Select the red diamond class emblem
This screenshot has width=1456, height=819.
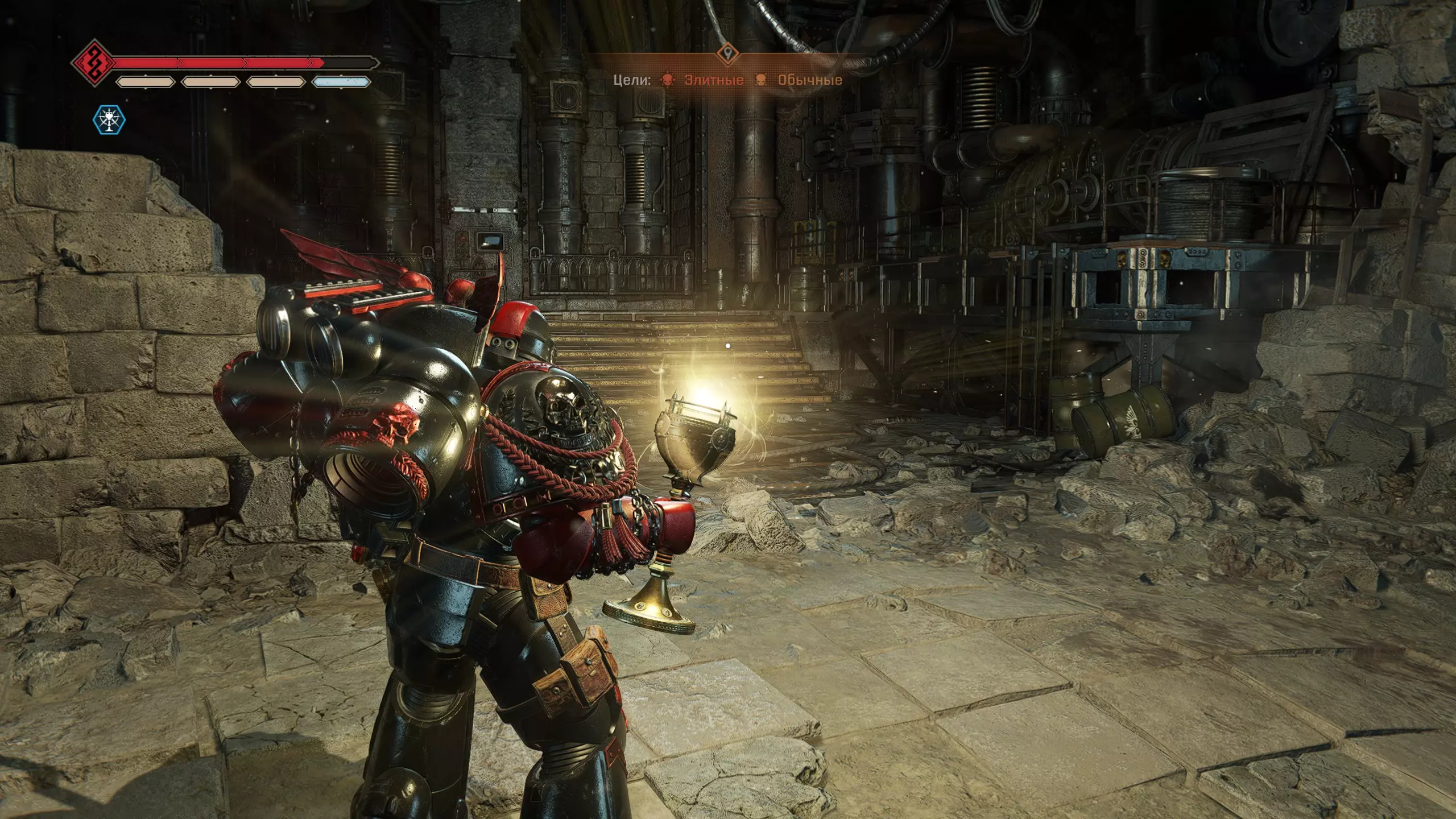pyautogui.click(x=94, y=62)
